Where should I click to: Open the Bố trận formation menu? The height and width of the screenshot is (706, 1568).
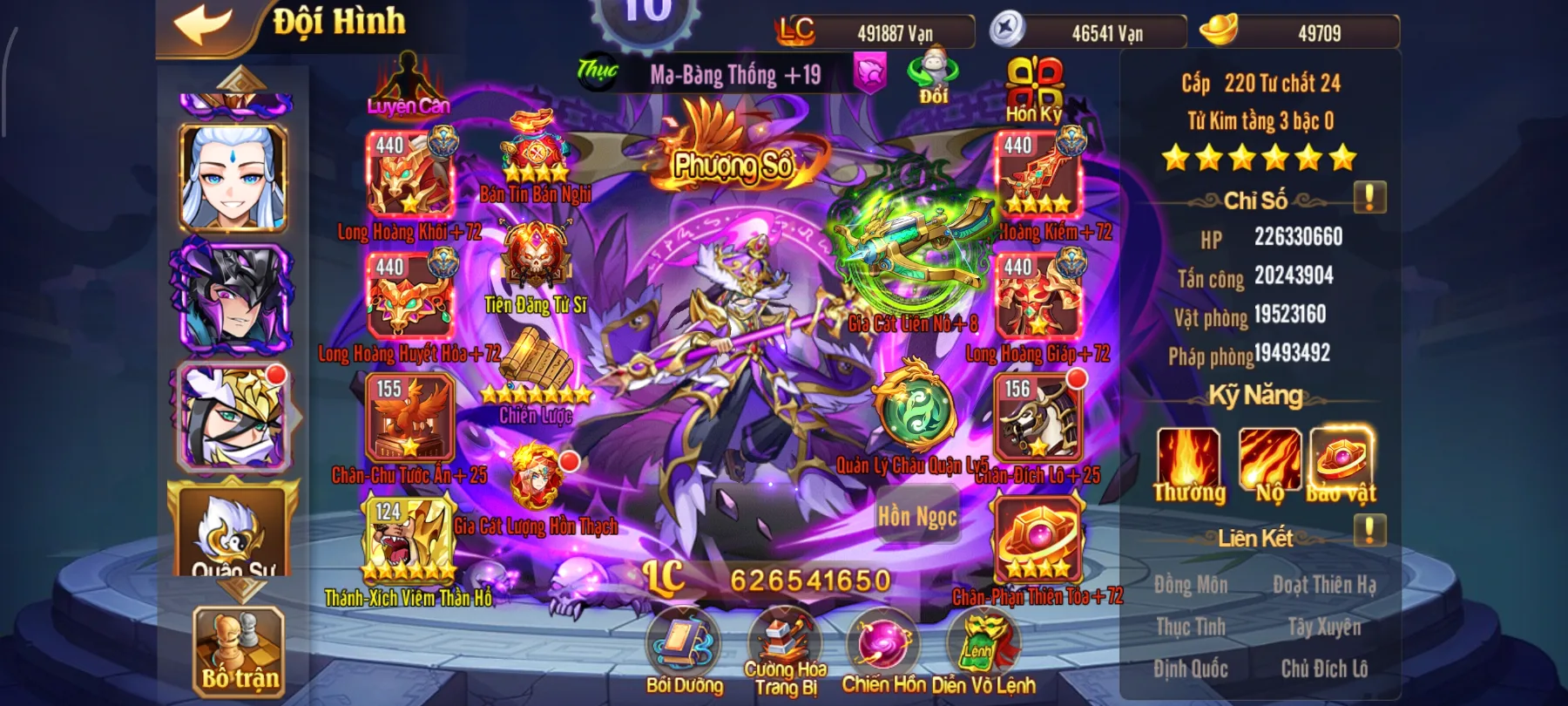239,651
